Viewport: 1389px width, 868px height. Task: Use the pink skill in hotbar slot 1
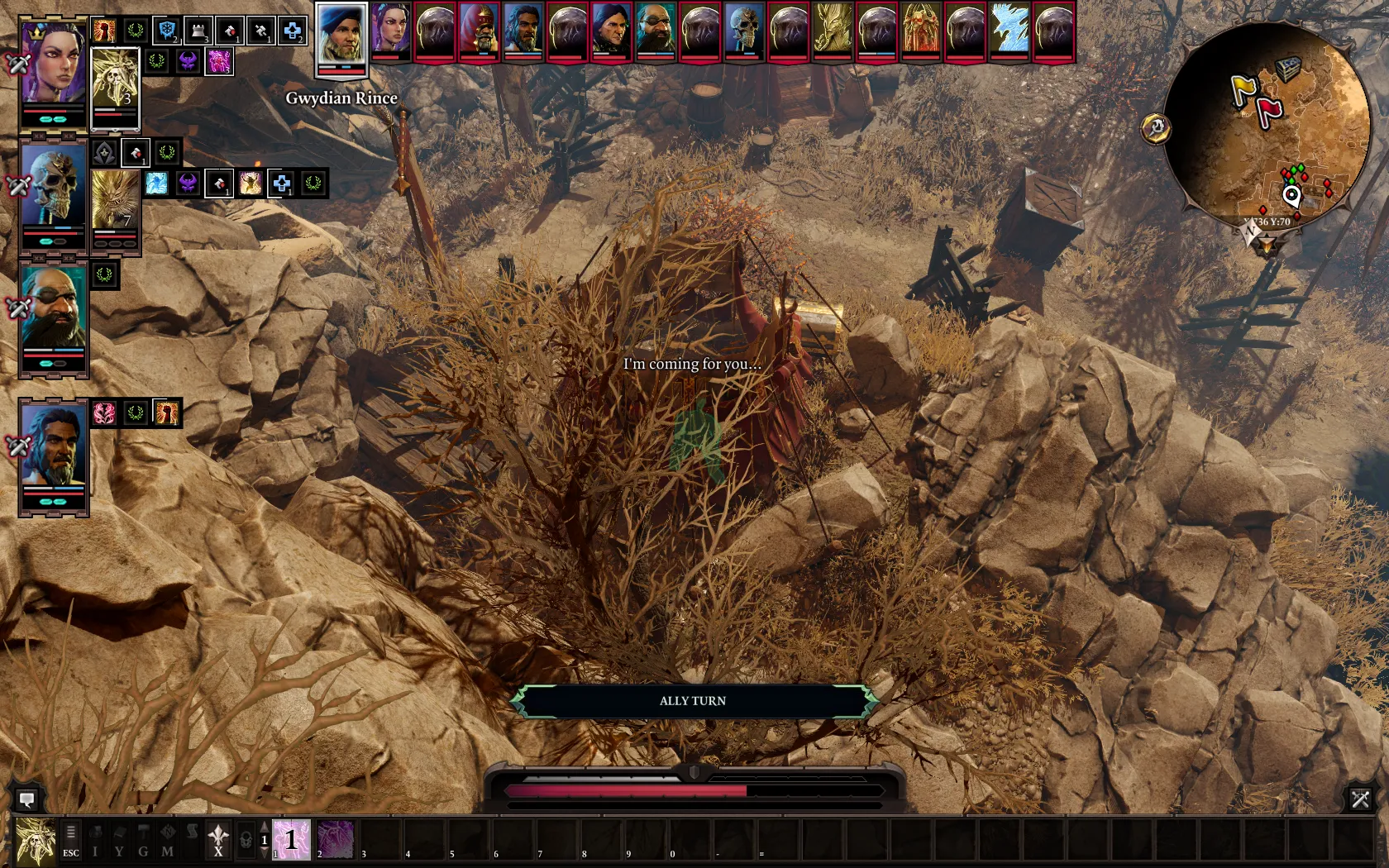pos(292,840)
